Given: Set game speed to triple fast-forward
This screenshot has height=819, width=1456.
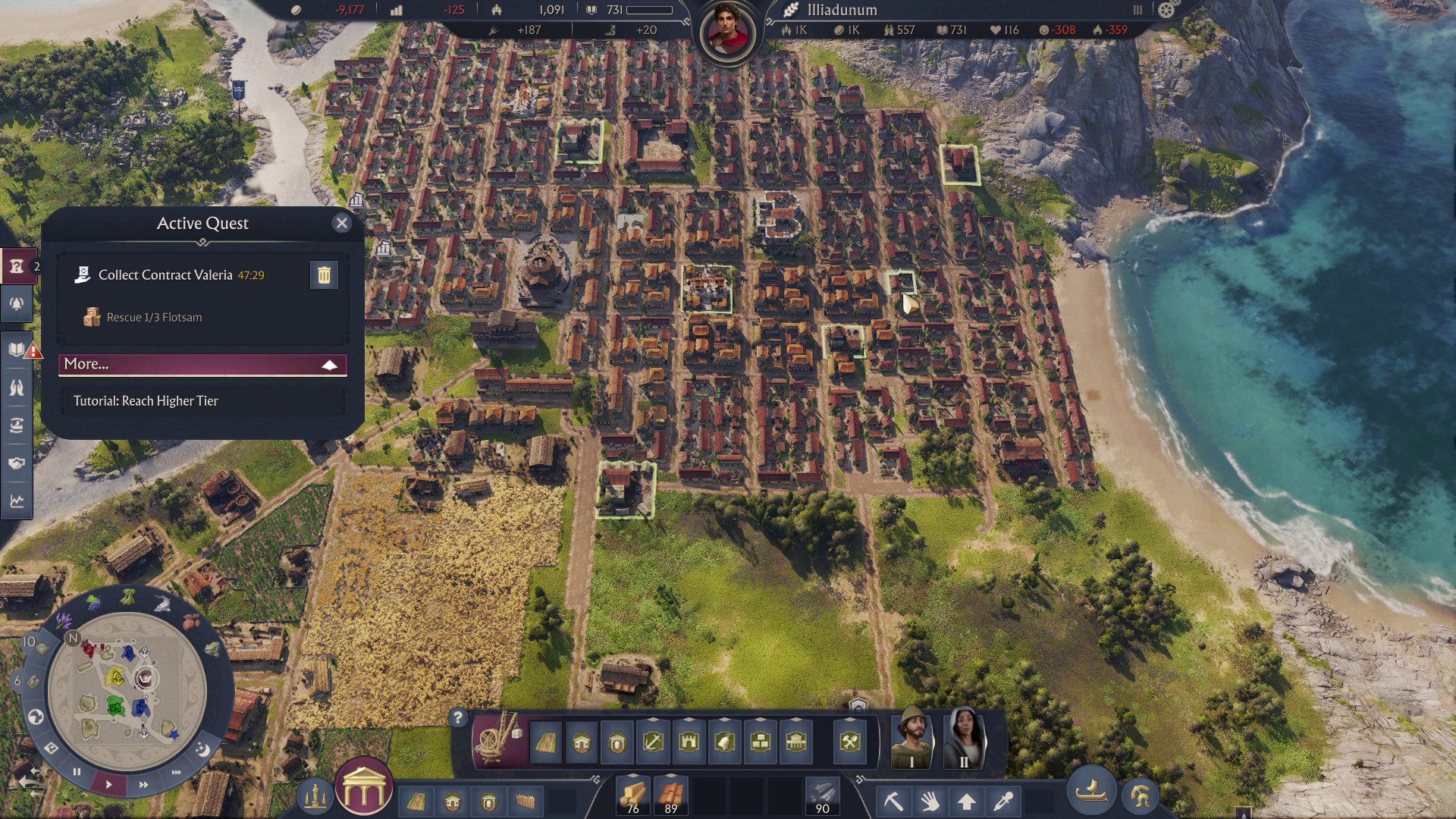Looking at the screenshot, I should pyautogui.click(x=176, y=772).
